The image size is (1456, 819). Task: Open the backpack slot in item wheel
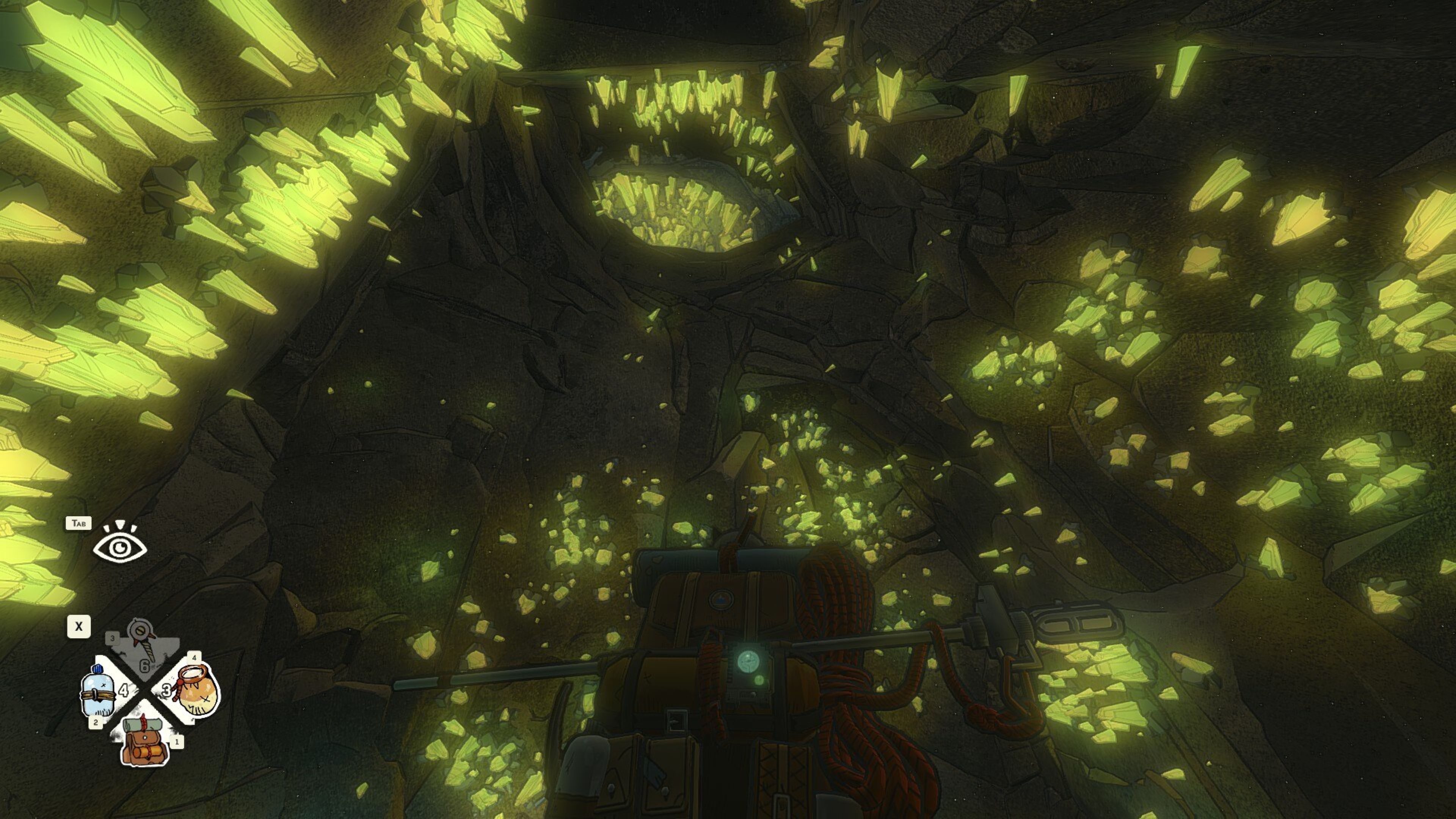pyautogui.click(x=146, y=739)
